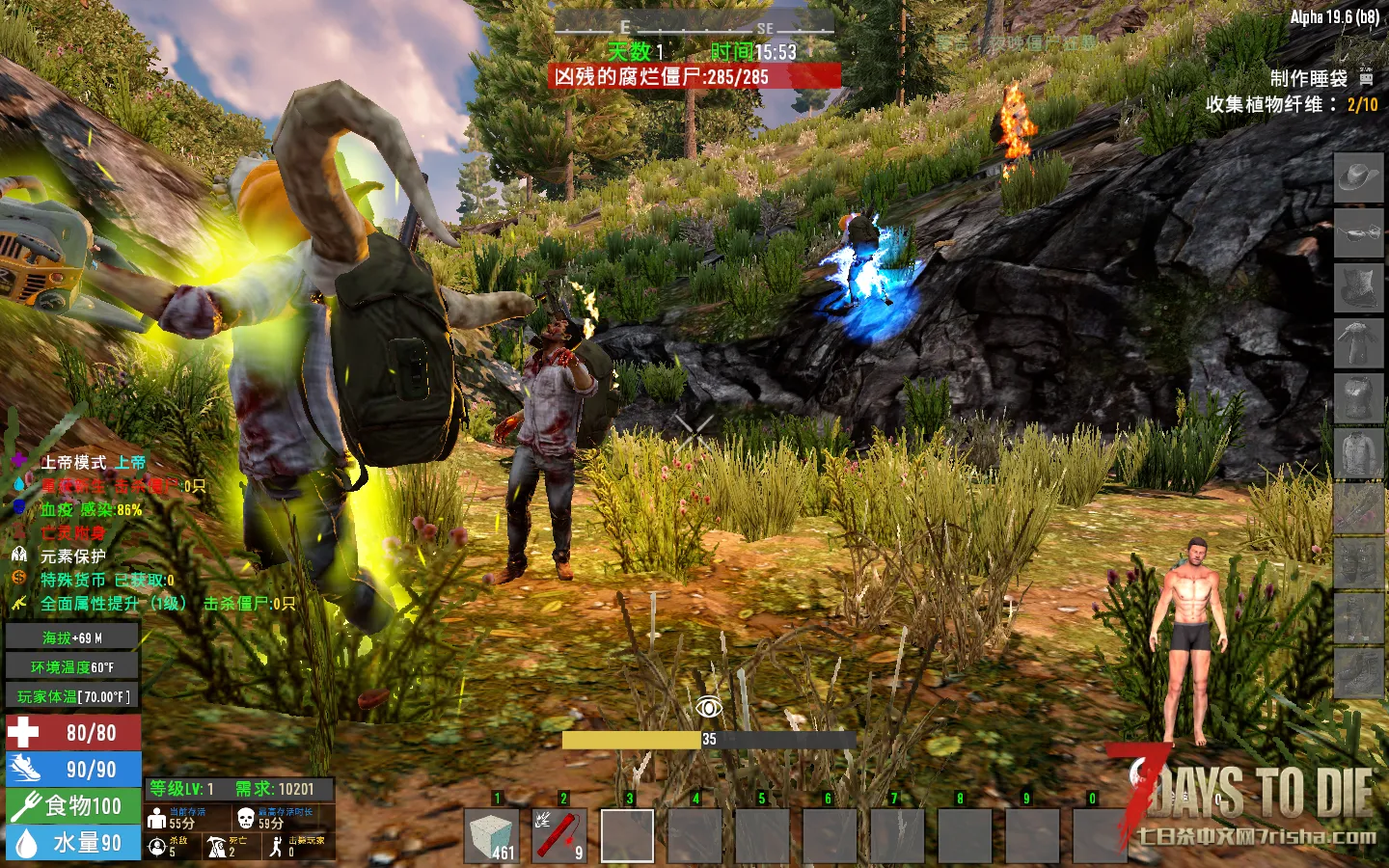The height and width of the screenshot is (868, 1389).
Task: Click the shirt clothing equipment slot
Action: click(1358, 452)
